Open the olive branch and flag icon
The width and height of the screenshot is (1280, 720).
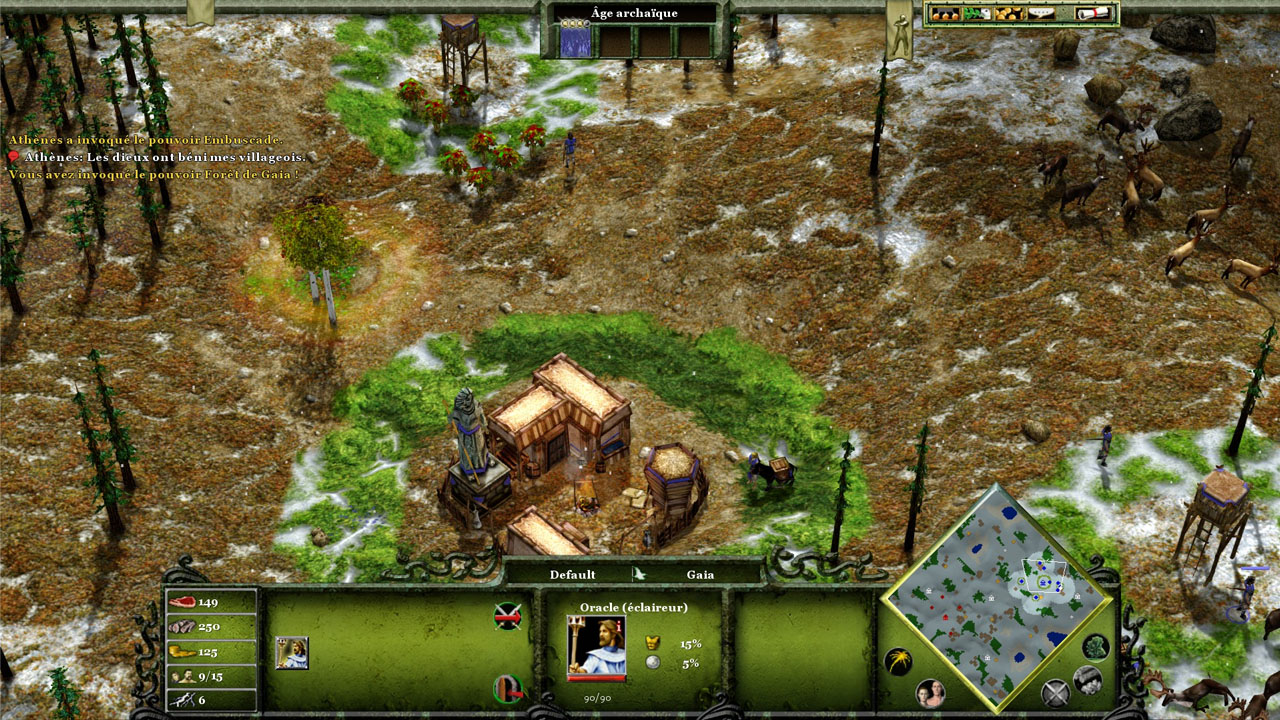coord(977,14)
